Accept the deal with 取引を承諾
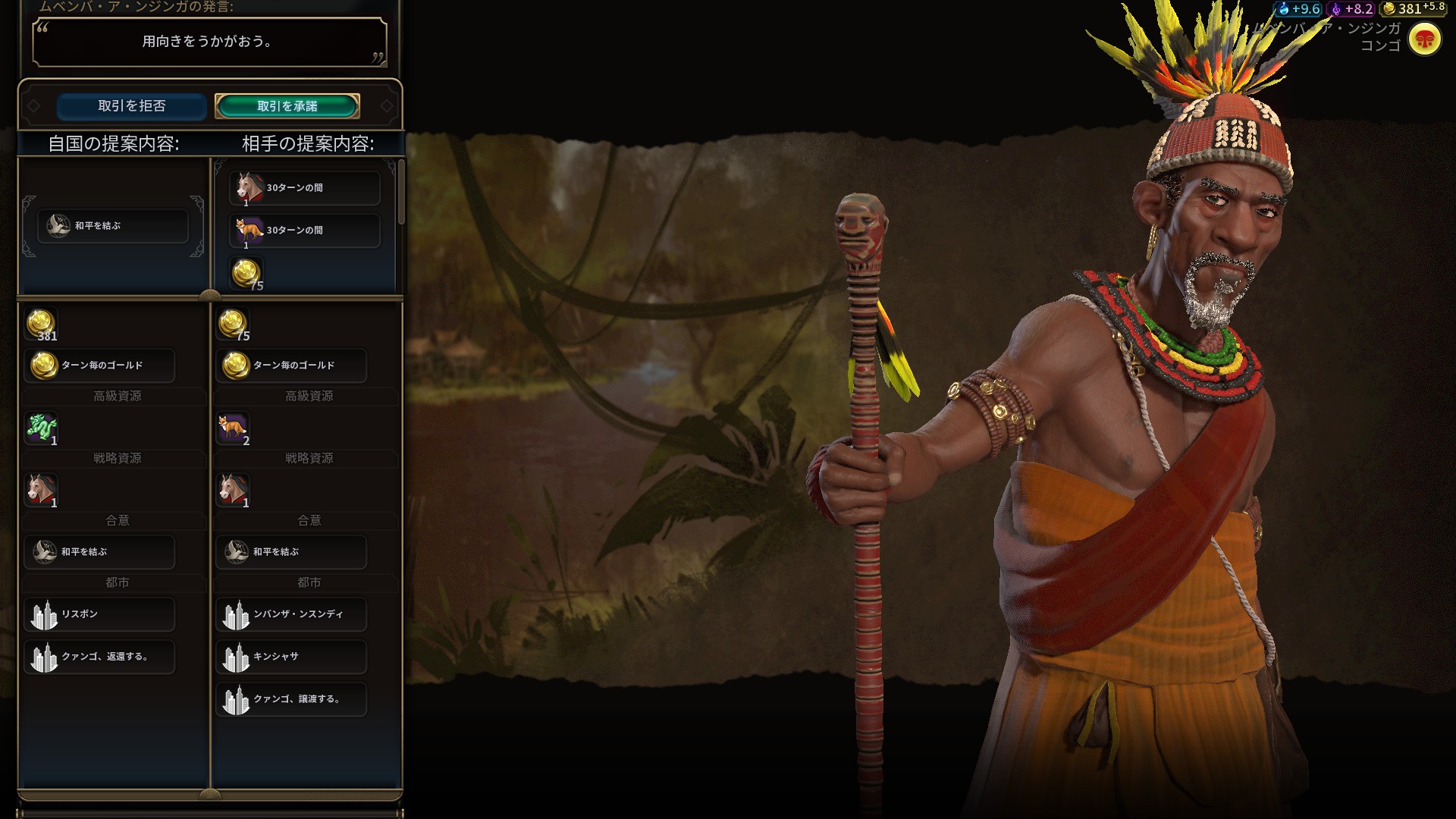This screenshot has width=1456, height=819. (287, 106)
